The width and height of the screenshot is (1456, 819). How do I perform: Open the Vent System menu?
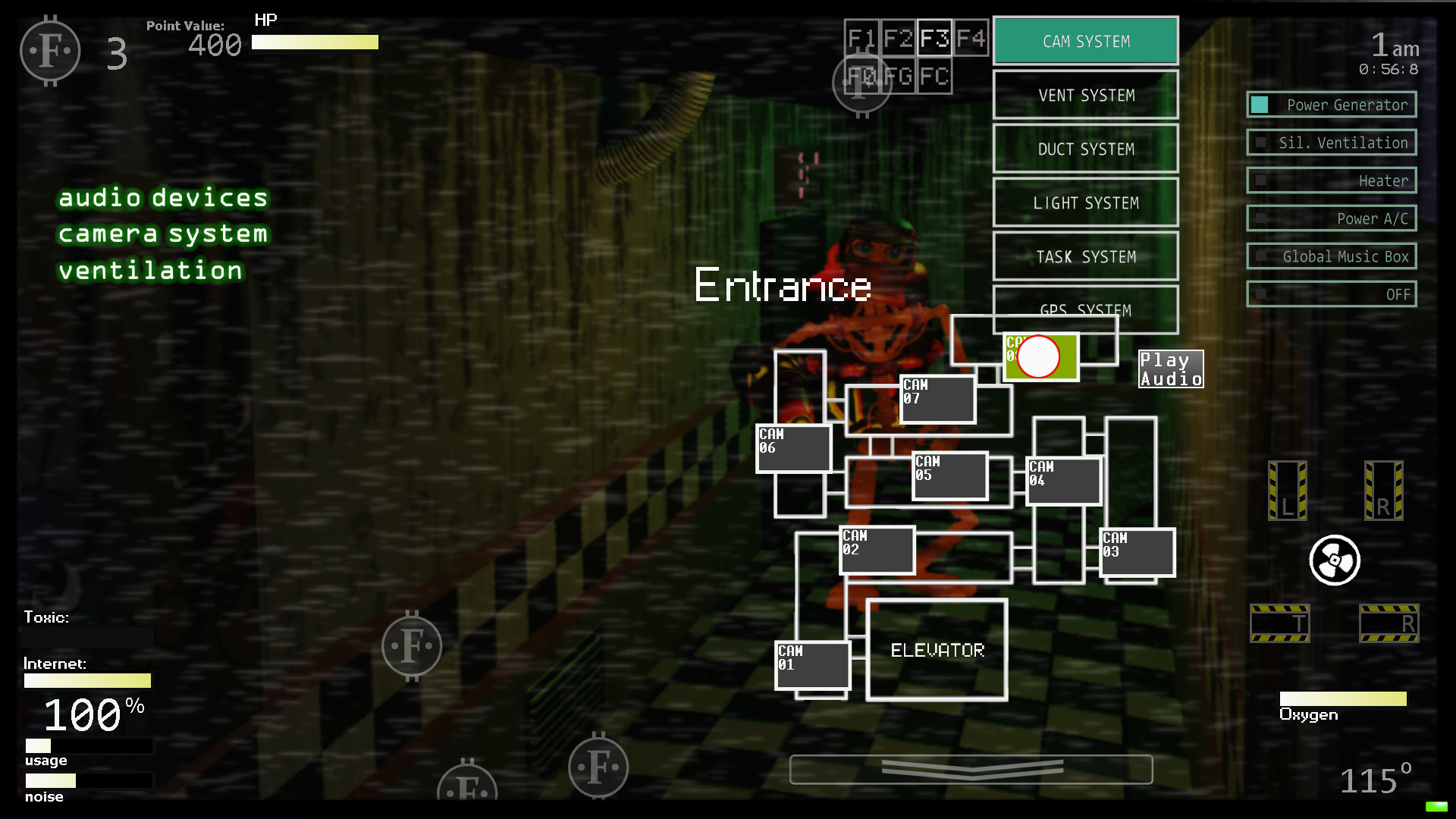click(x=1085, y=95)
